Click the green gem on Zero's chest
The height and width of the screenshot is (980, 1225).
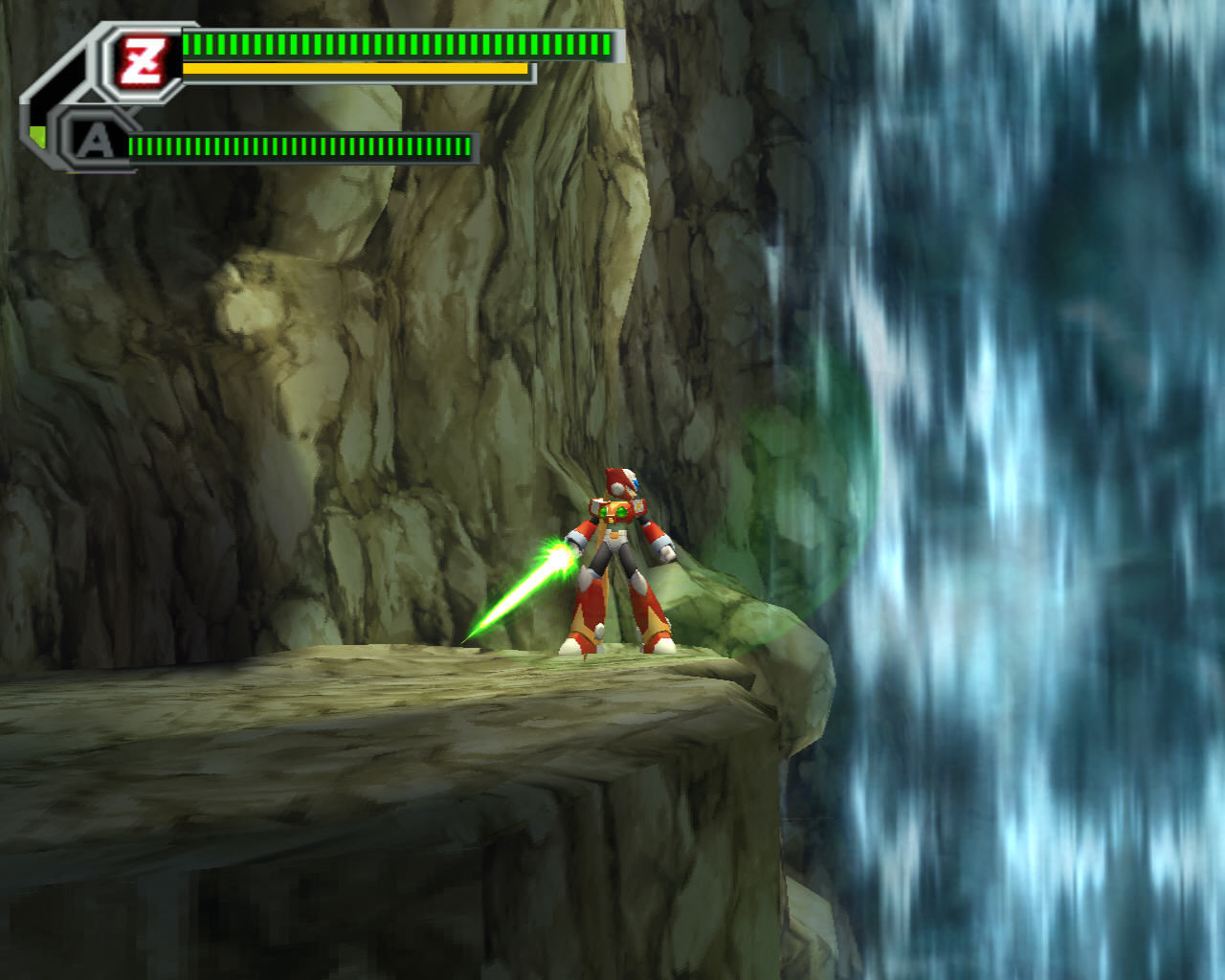click(622, 513)
